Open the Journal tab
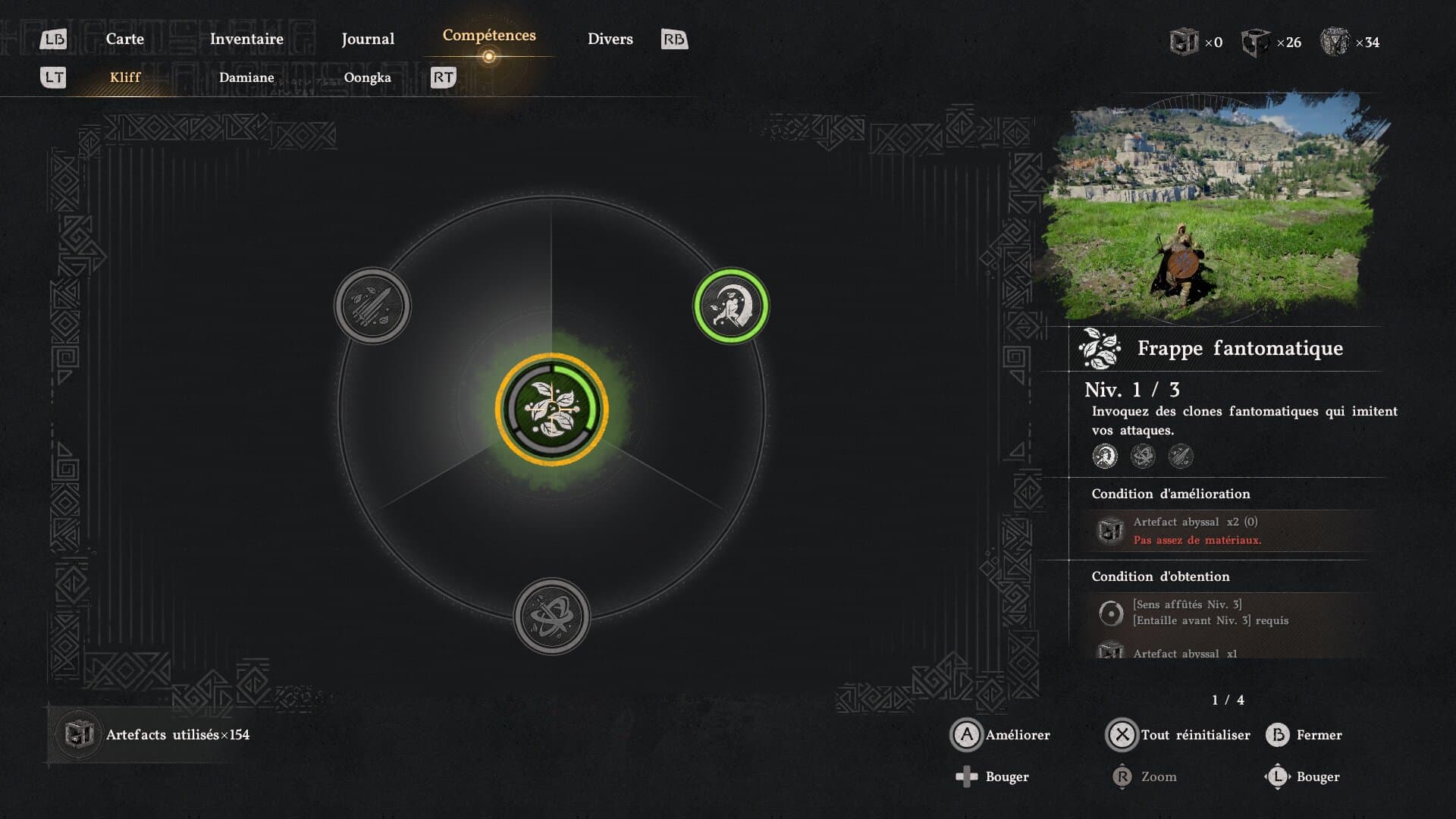 [x=368, y=39]
